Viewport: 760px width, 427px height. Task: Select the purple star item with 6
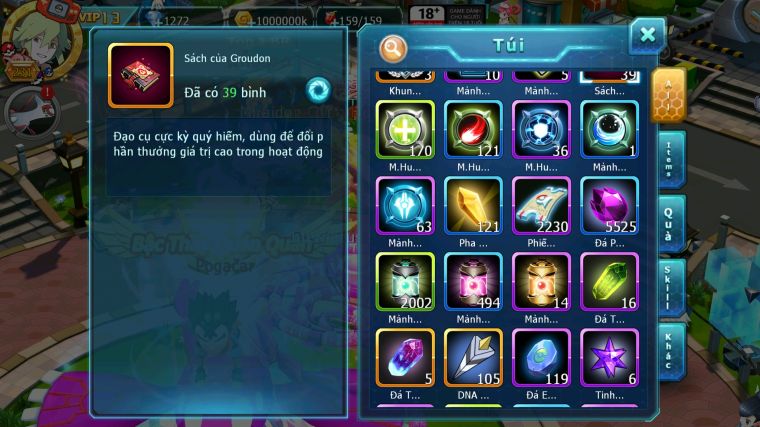coord(609,357)
